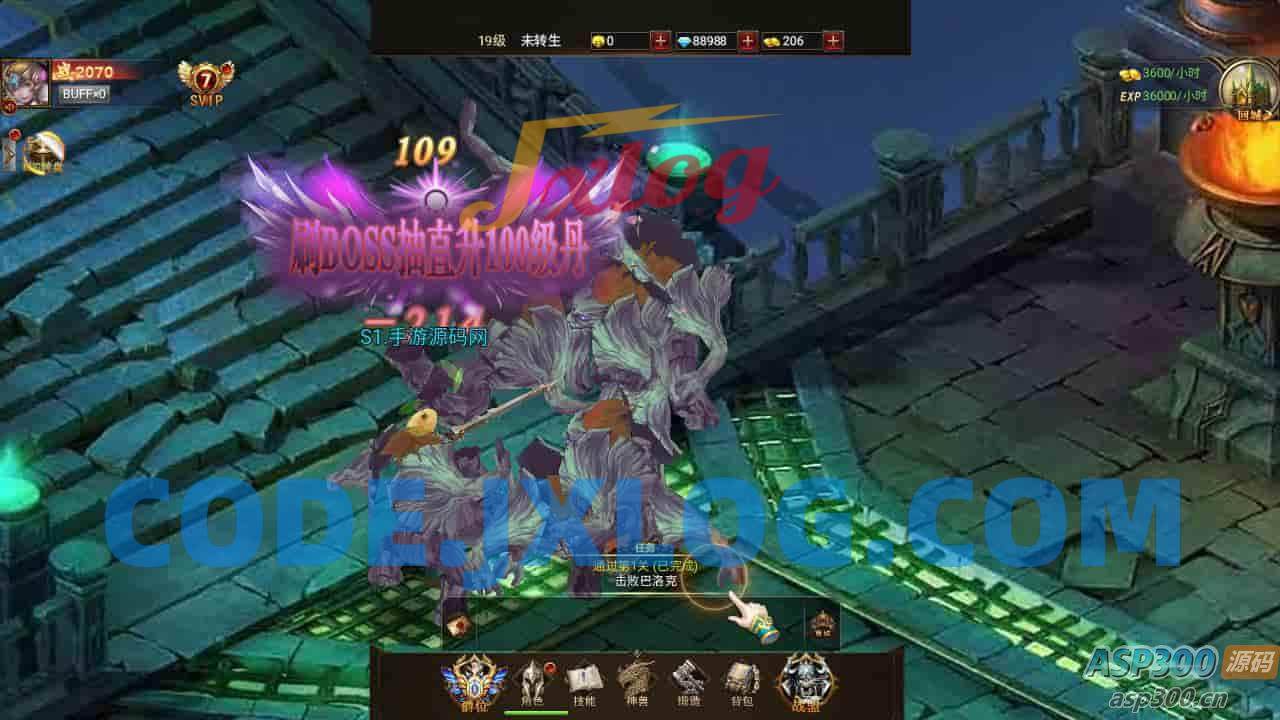
Task: Open the 锻造 forging menu
Action: coord(688,681)
